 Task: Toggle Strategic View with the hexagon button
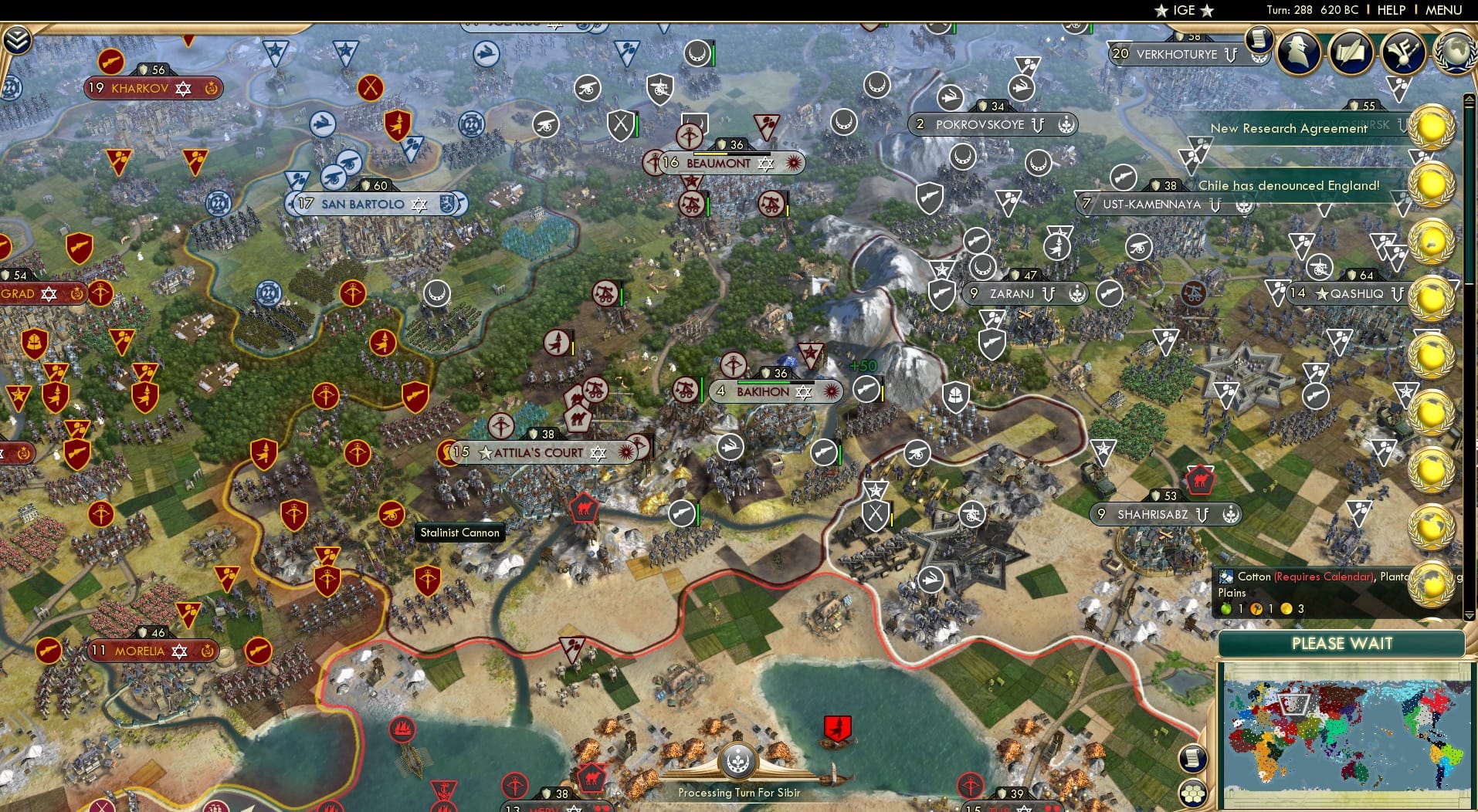point(1194,793)
